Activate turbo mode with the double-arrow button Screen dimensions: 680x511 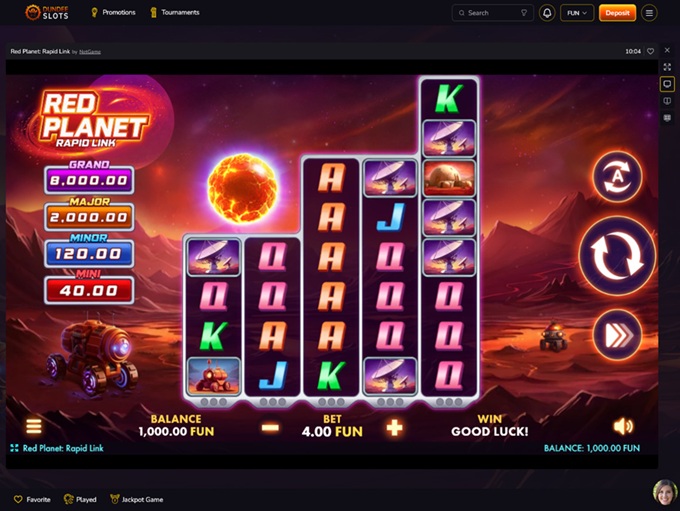coord(617,335)
